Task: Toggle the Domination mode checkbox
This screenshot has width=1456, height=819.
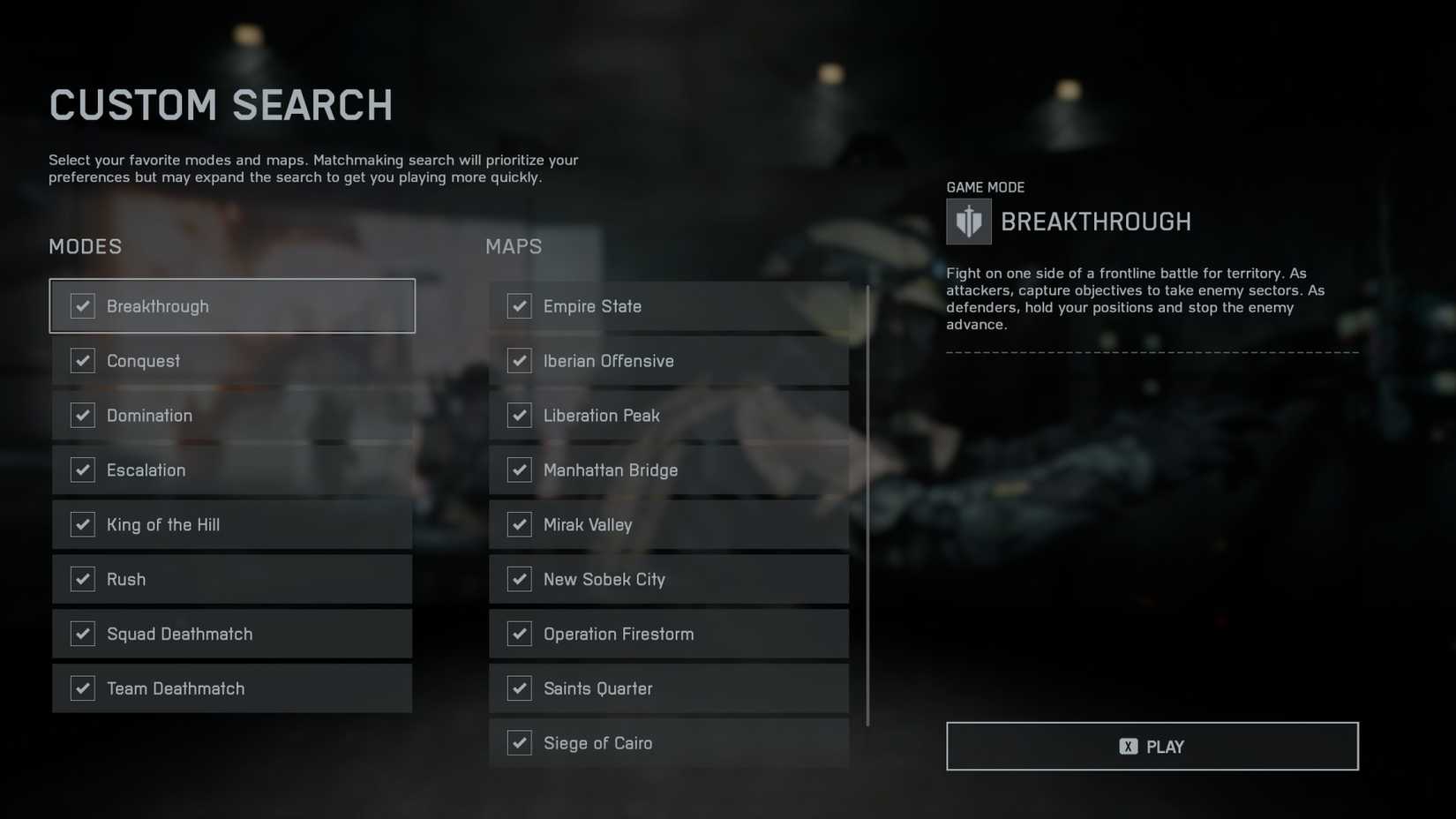Action: point(82,415)
